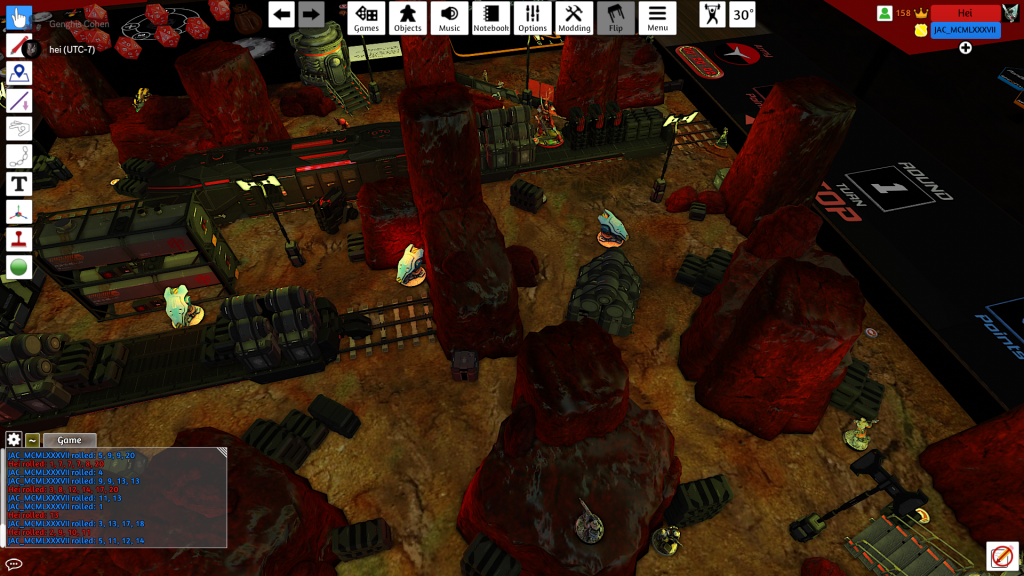Click the Hei player name button
The image size is (1024, 576).
(965, 13)
